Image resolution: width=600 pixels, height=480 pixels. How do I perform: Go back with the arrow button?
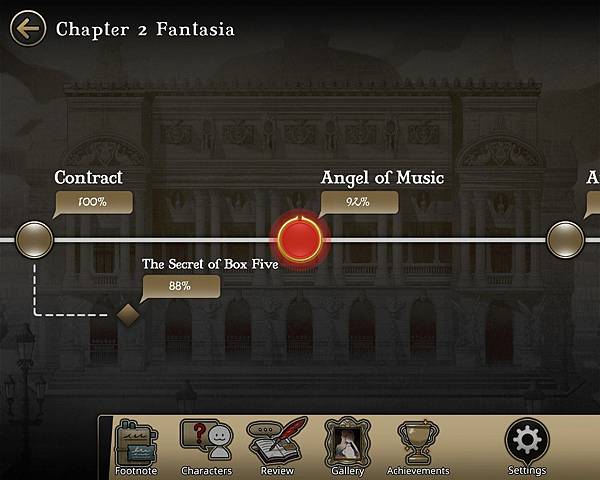click(x=27, y=28)
